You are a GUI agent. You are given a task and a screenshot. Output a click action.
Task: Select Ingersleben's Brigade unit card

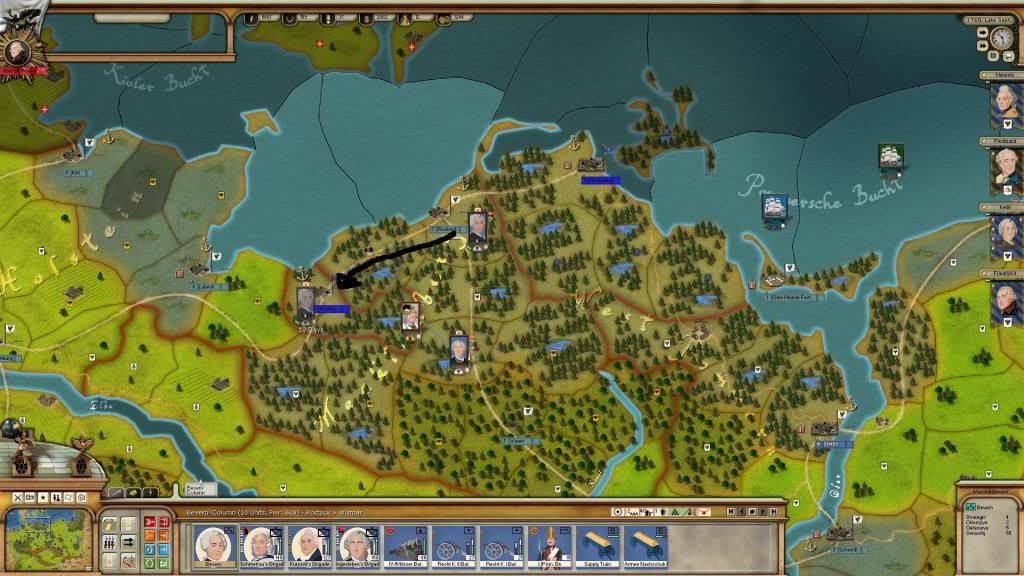[x=358, y=546]
